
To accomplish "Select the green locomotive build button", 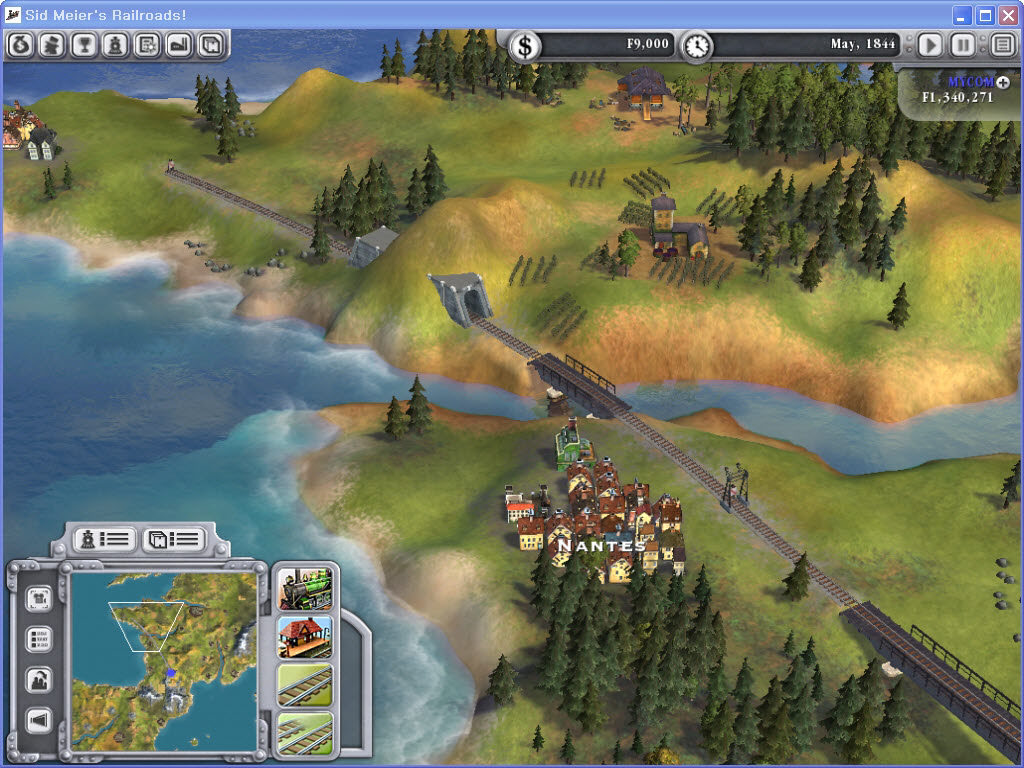I will point(304,589).
